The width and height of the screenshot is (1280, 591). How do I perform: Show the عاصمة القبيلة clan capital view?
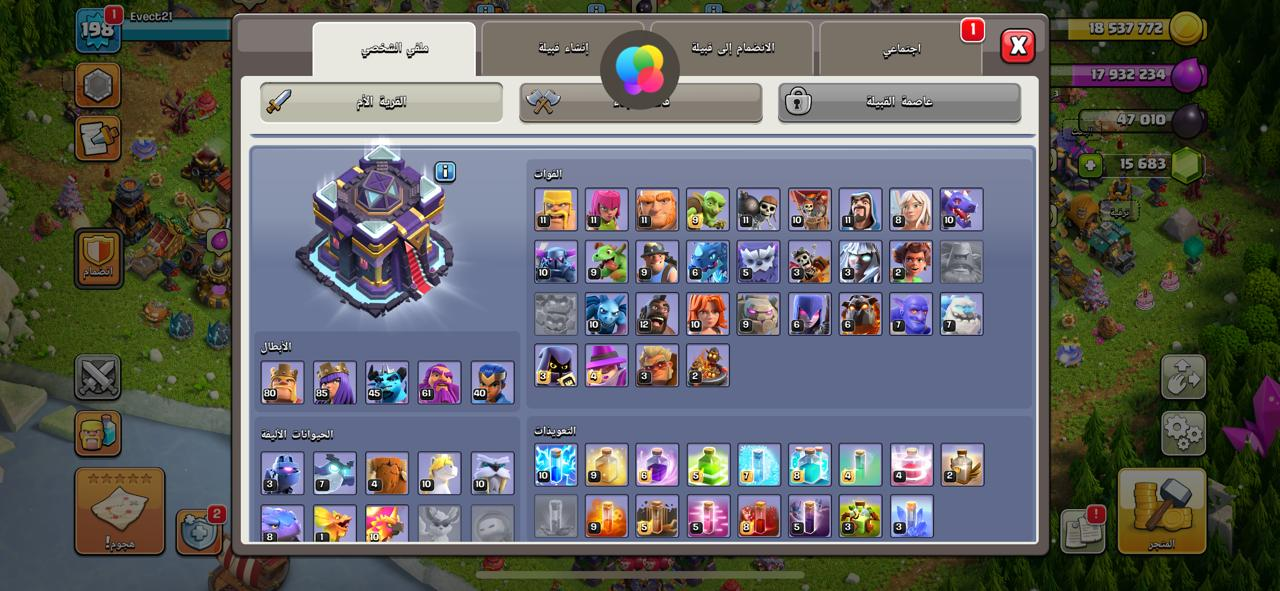tap(899, 102)
